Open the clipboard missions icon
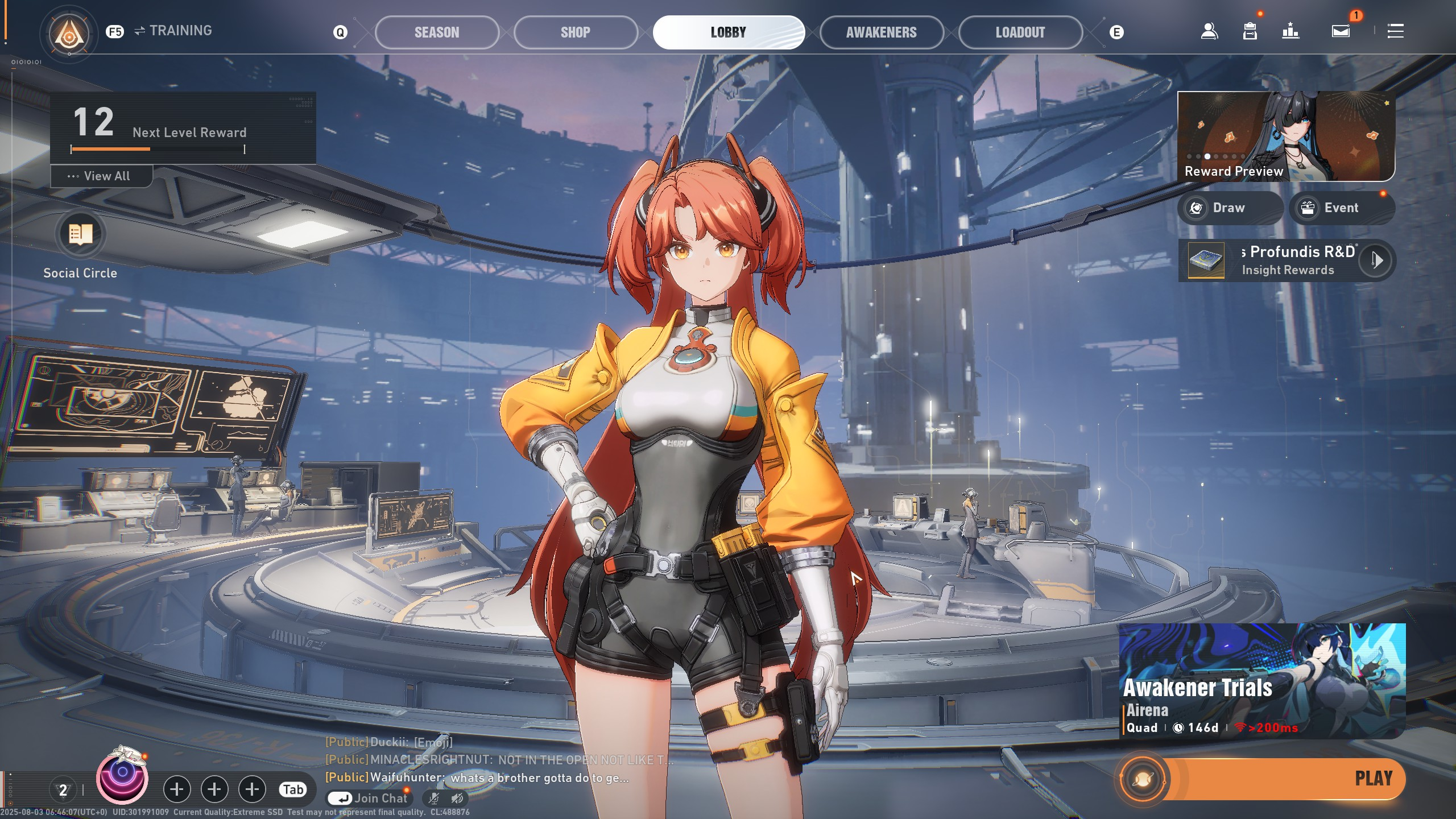The image size is (1456, 819). [x=1250, y=31]
